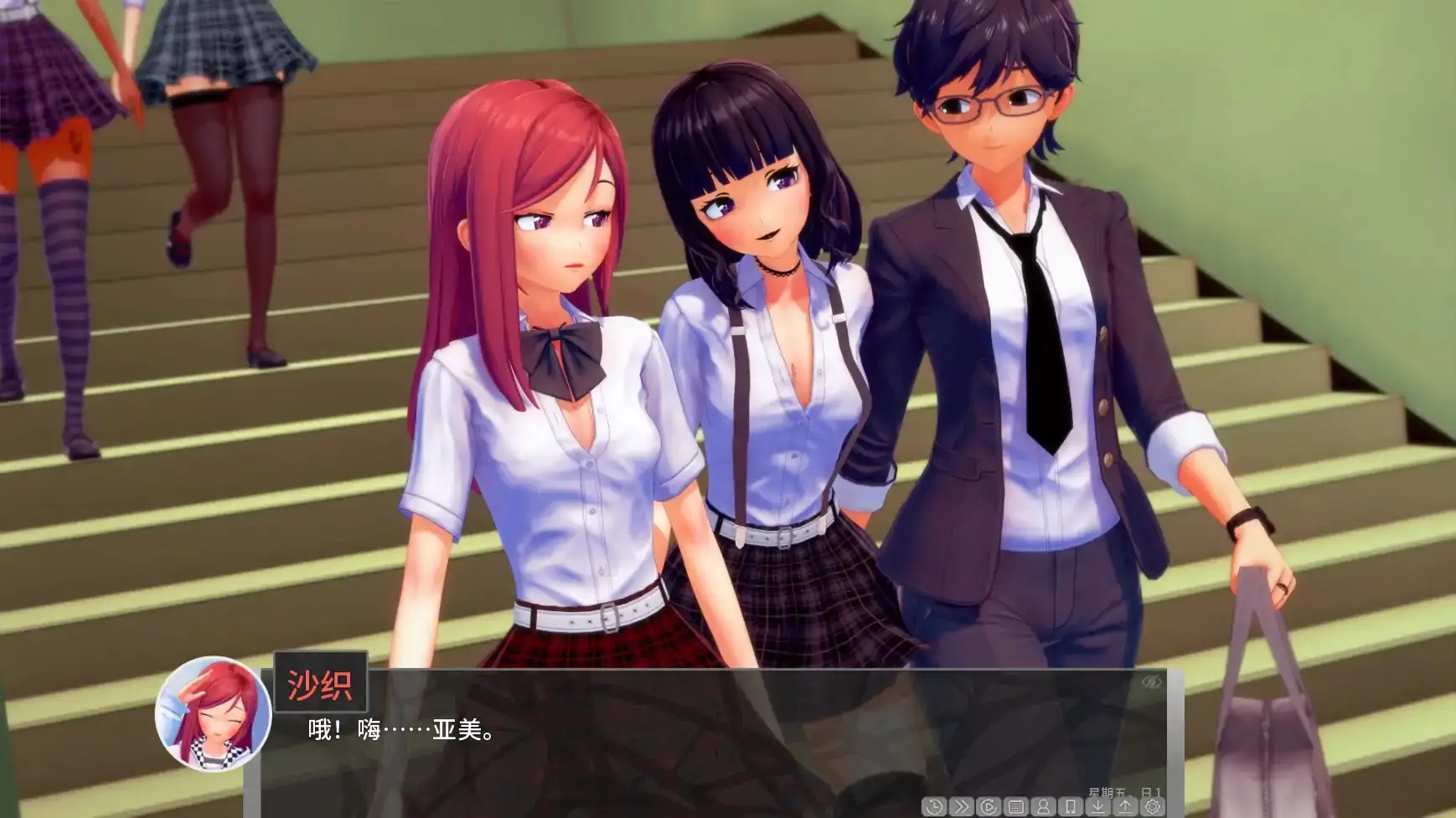The width and height of the screenshot is (1456, 818).
Task: Turn on auto-play mode
Action: [989, 806]
